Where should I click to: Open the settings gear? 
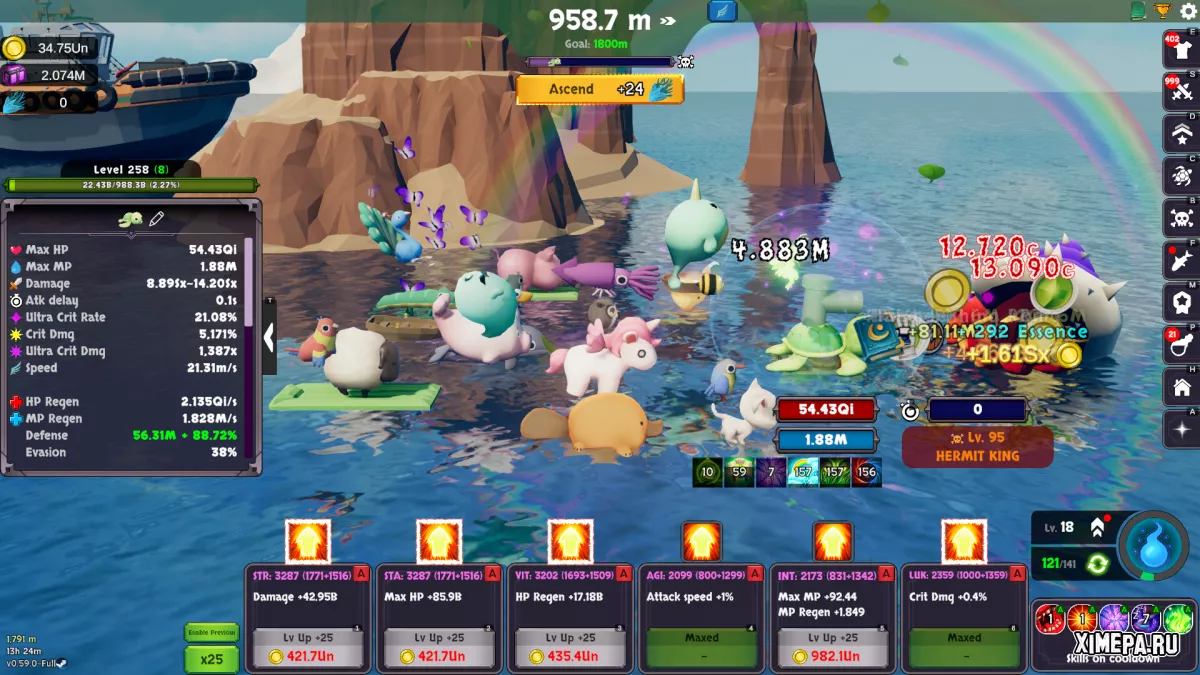pos(1188,11)
